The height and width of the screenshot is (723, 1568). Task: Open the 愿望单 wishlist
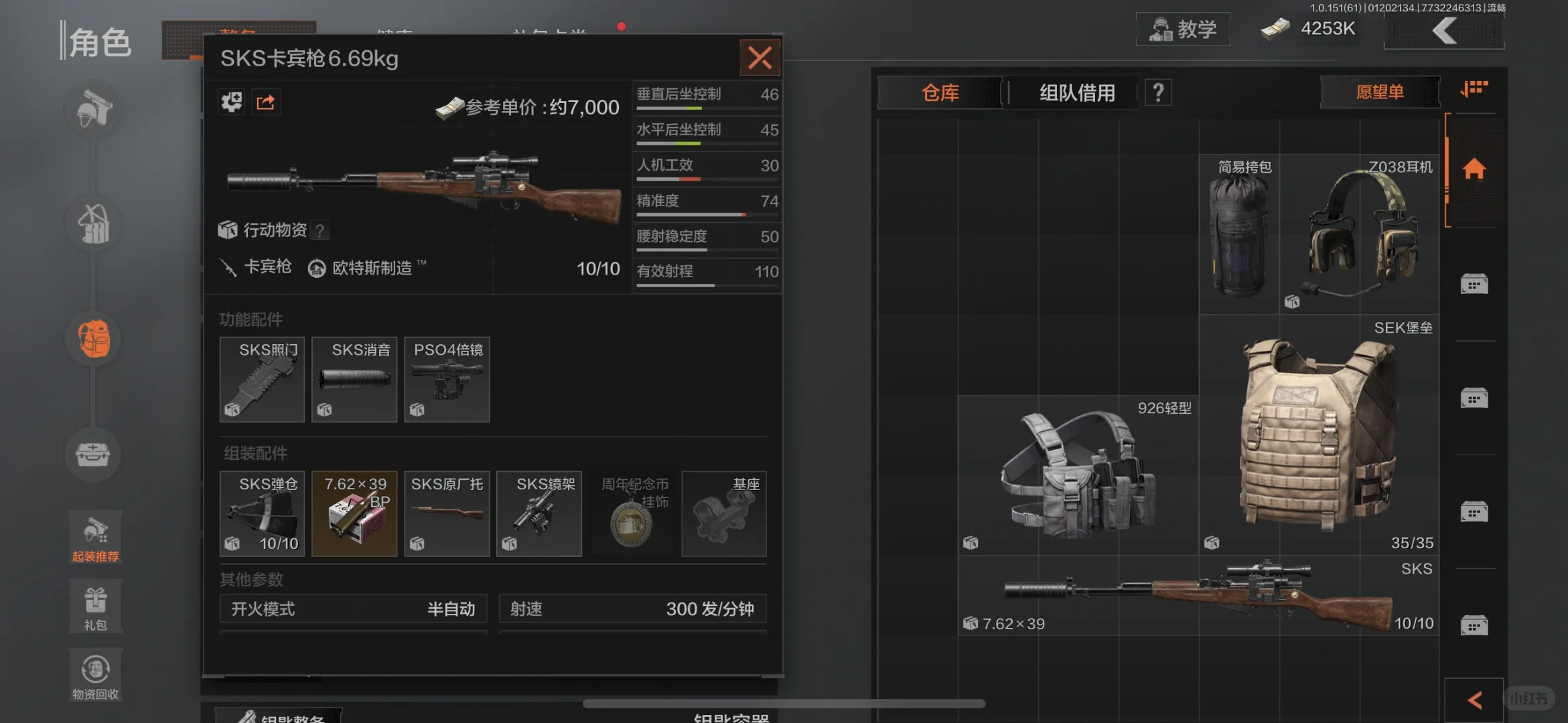[x=1380, y=92]
